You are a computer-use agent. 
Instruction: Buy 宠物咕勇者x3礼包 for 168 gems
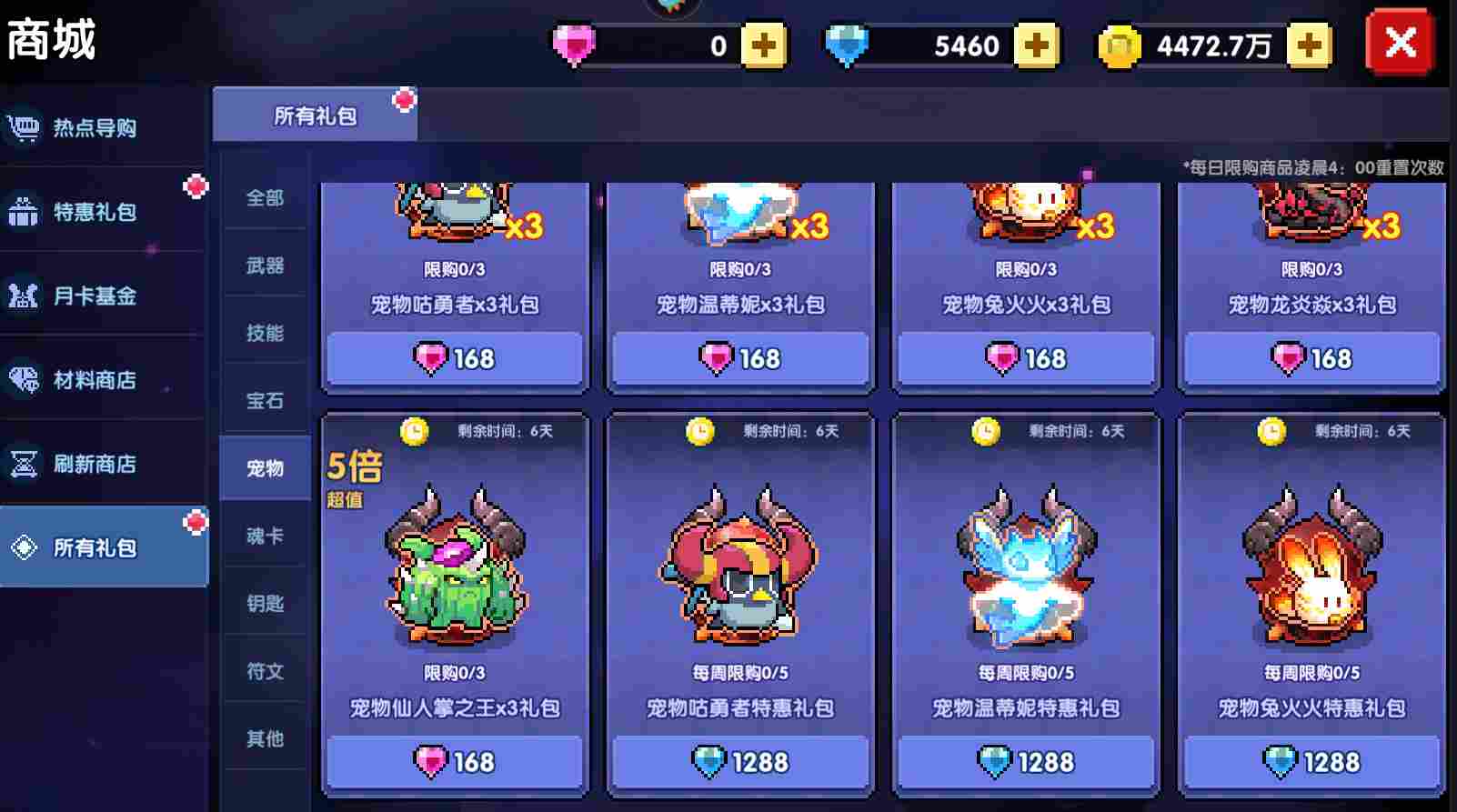[x=454, y=358]
